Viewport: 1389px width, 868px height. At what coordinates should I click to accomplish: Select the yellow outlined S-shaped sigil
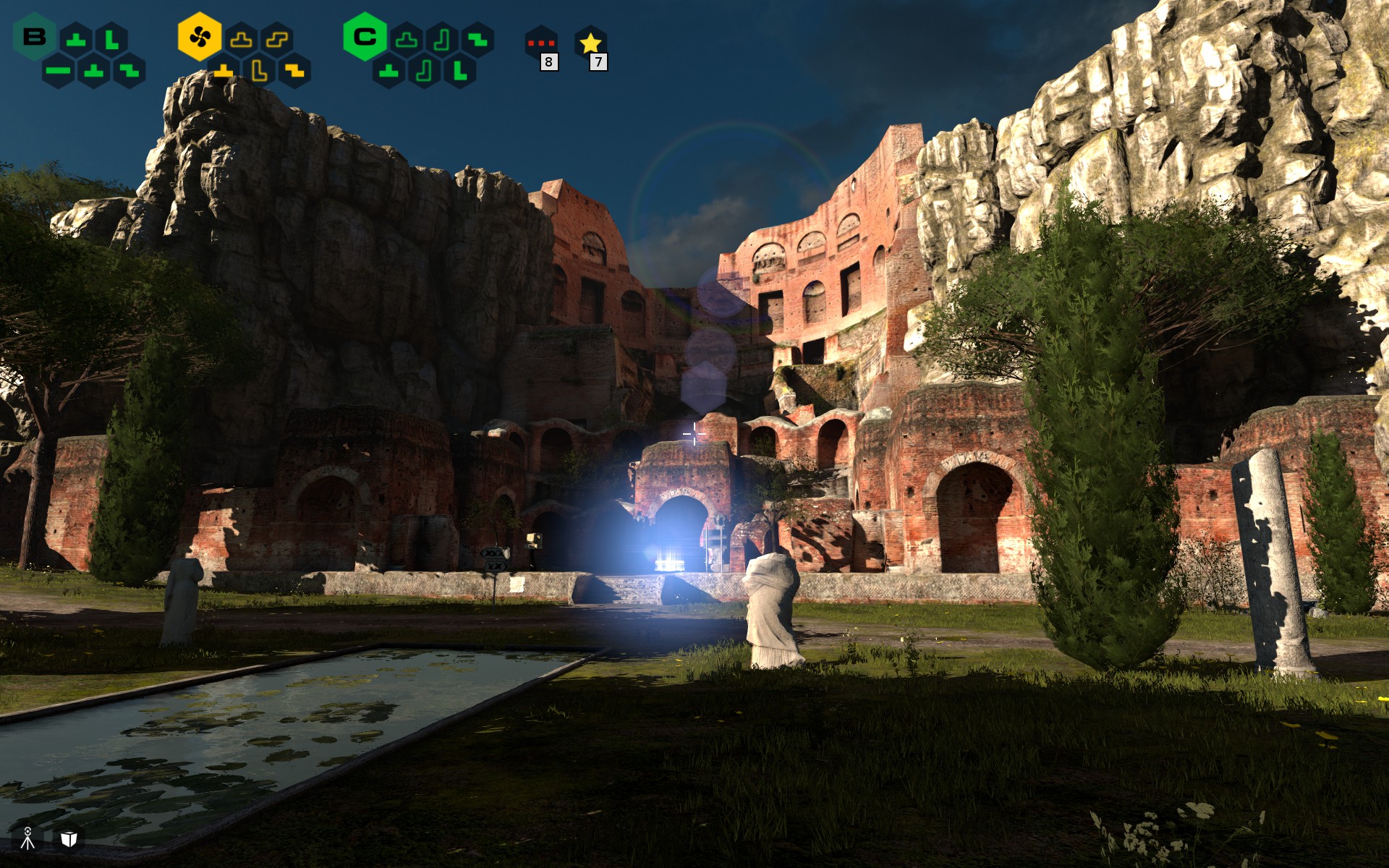[x=277, y=40]
